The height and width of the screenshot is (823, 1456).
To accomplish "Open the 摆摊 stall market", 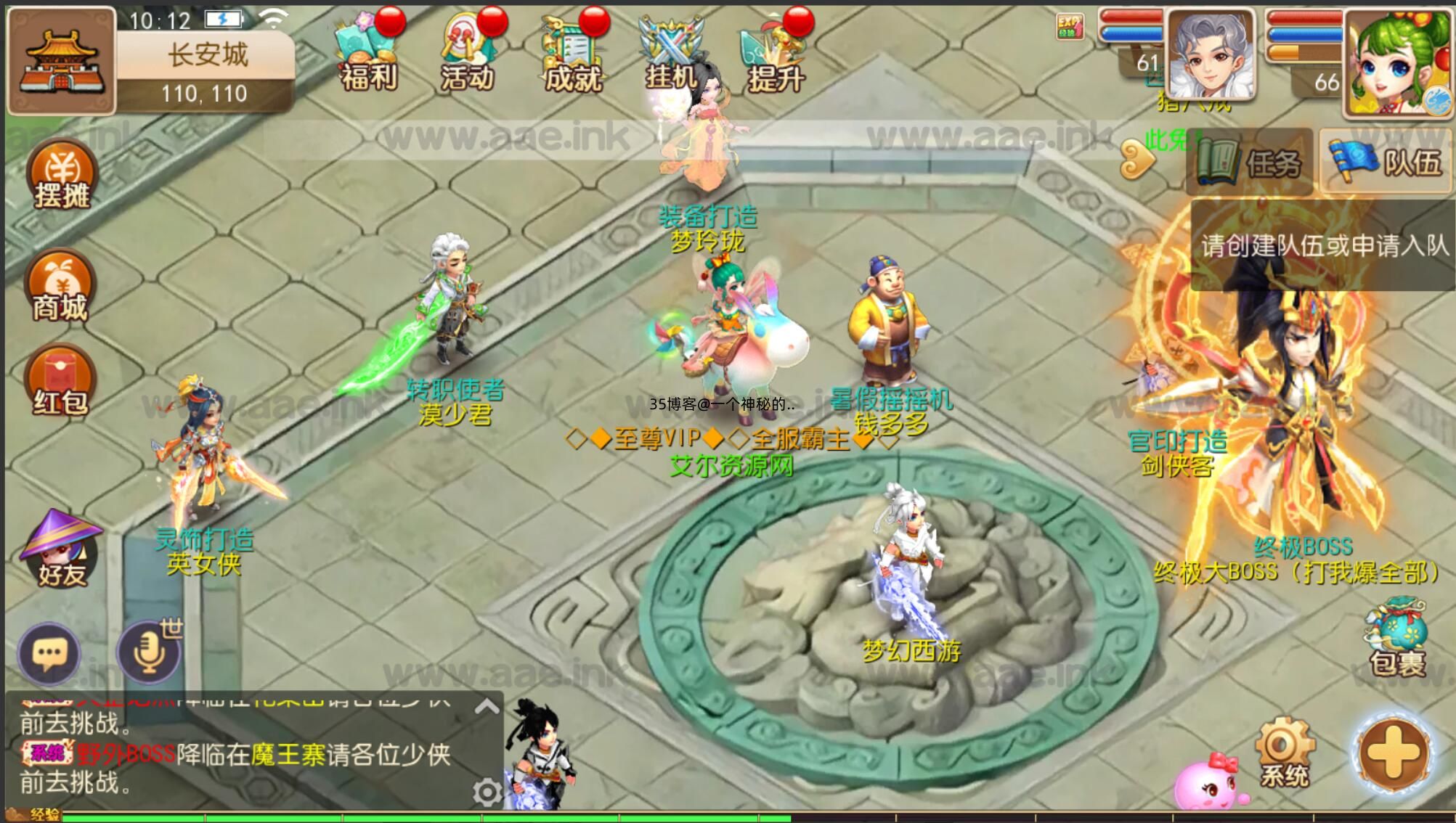I will (62, 175).
